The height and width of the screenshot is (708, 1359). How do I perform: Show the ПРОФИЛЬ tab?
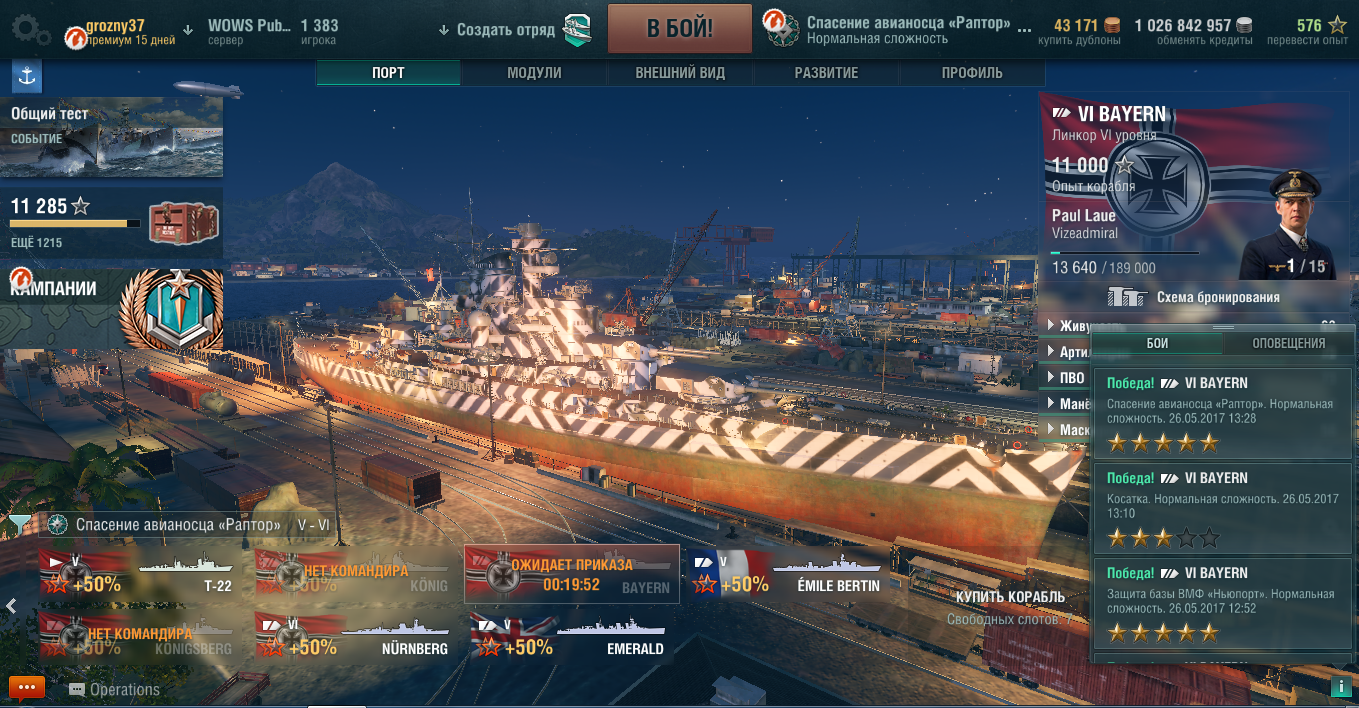[971, 73]
